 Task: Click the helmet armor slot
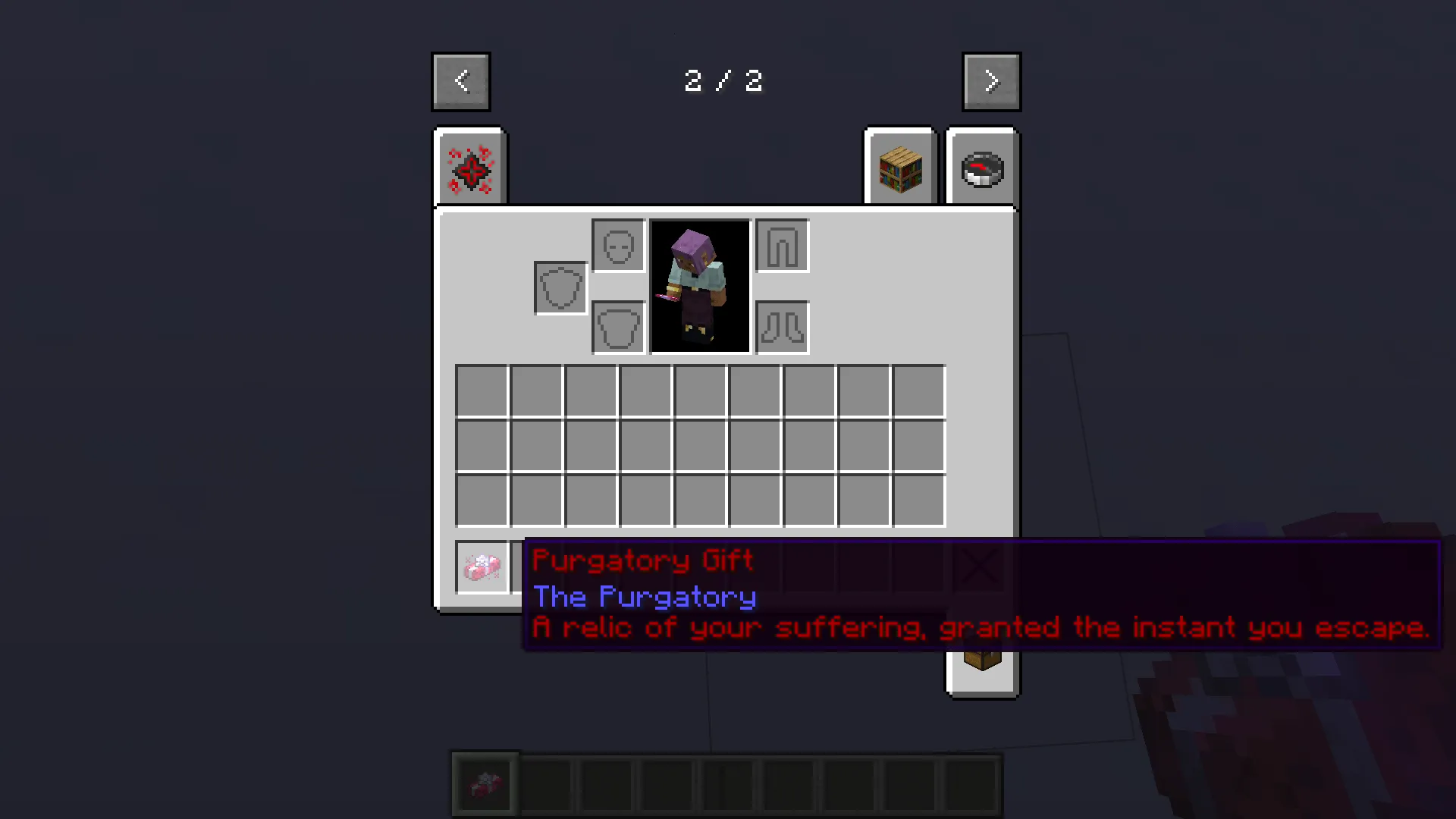(617, 245)
